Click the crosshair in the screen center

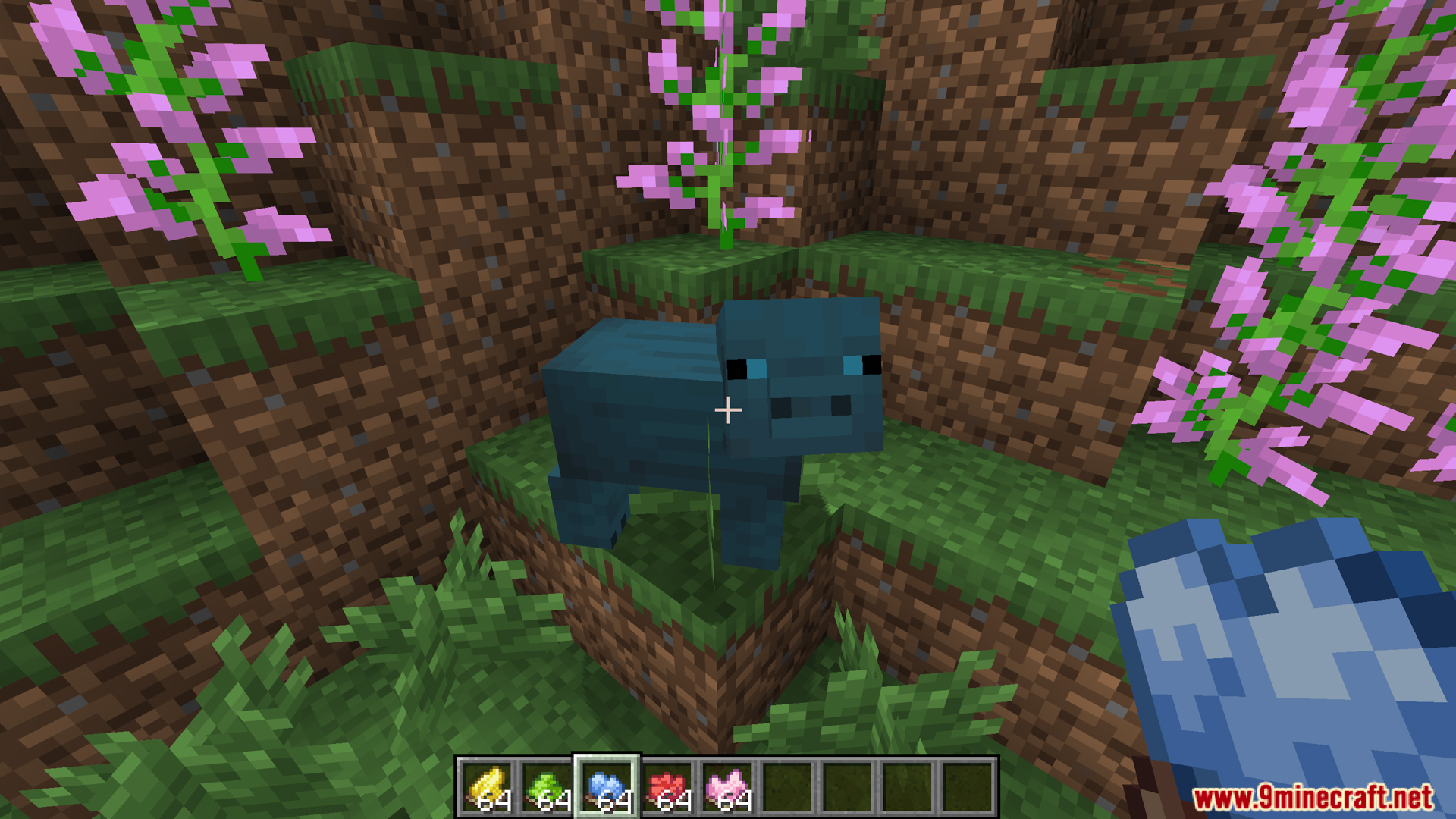click(x=728, y=409)
